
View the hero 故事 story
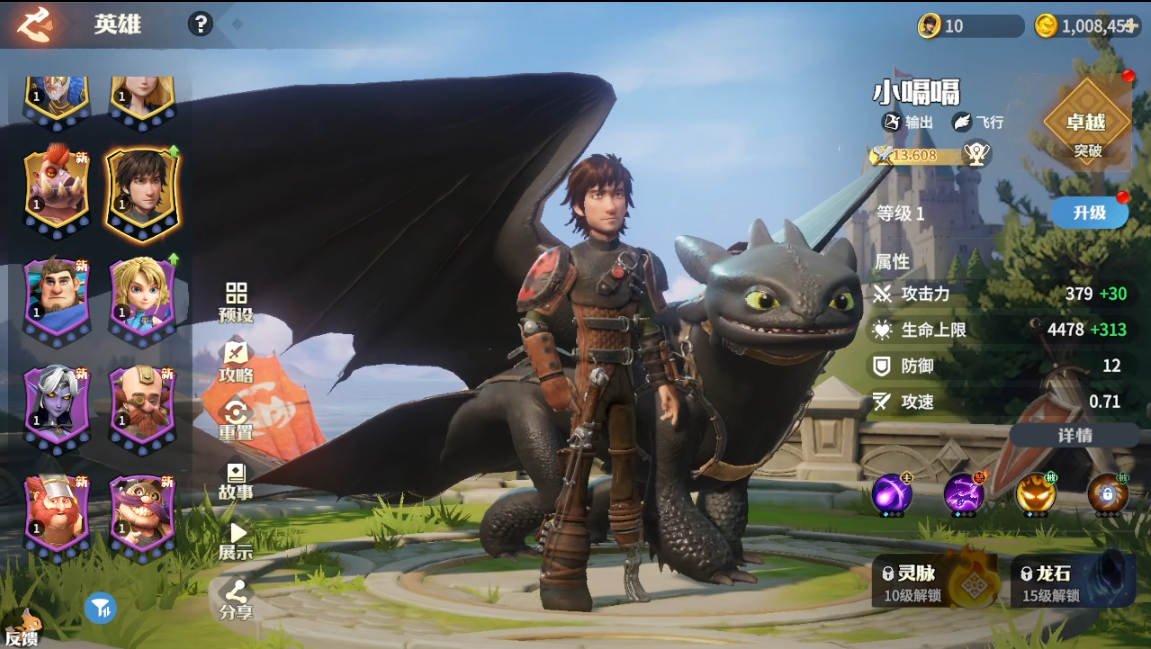pos(237,480)
